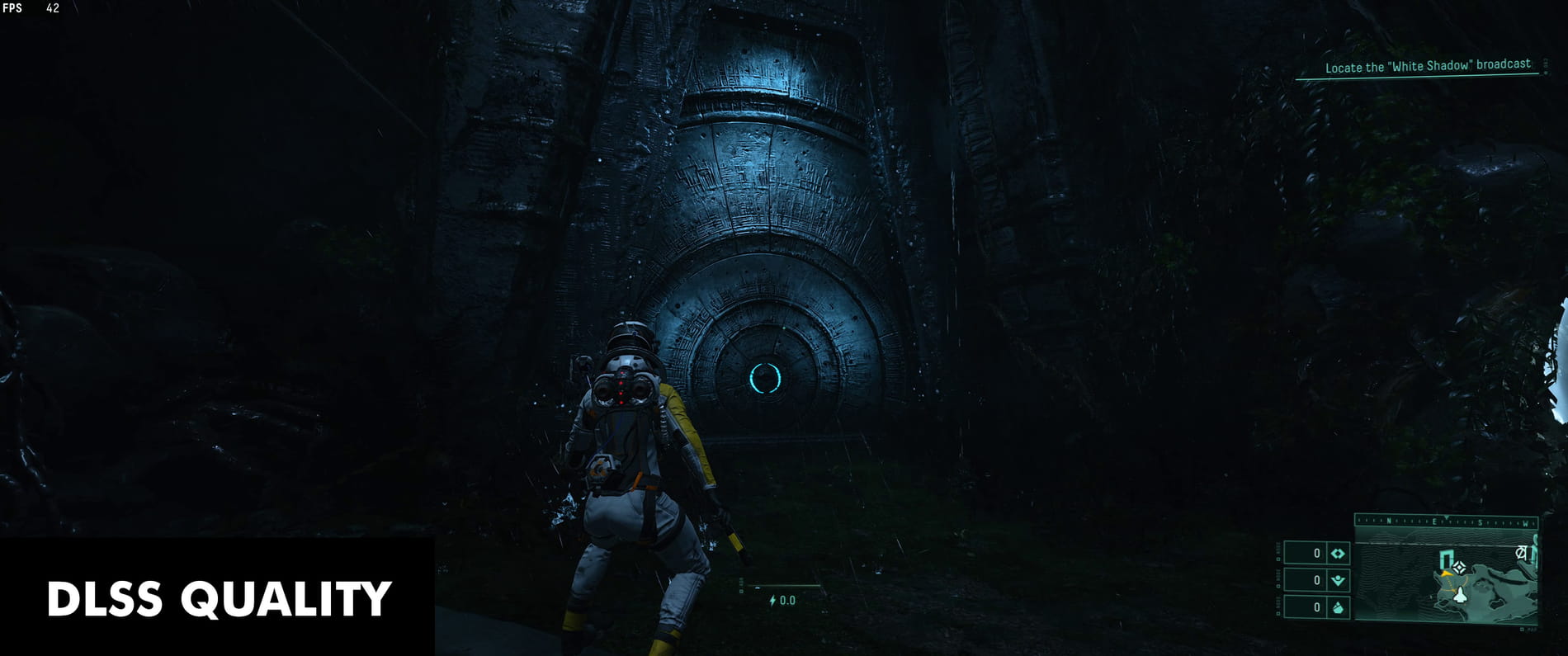
Task: Click the "White Shadow" broadcast objective tracker
Action: (1427, 67)
